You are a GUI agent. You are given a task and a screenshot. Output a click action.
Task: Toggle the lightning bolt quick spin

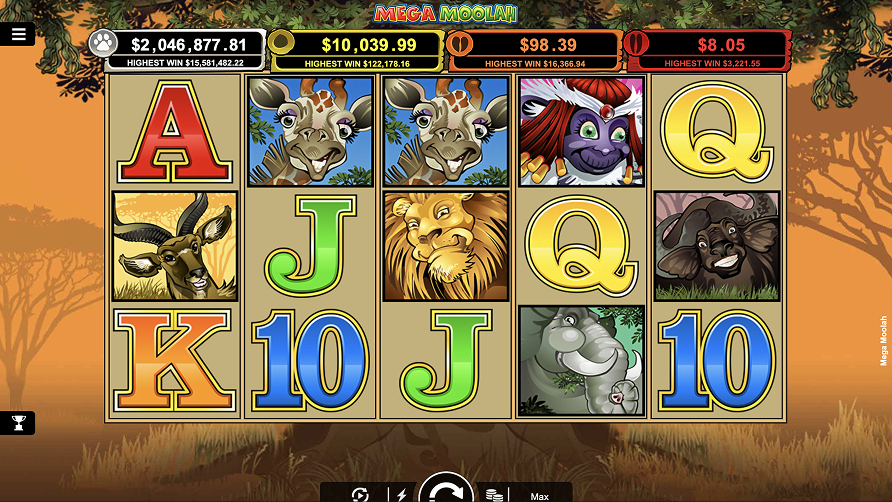(x=402, y=495)
